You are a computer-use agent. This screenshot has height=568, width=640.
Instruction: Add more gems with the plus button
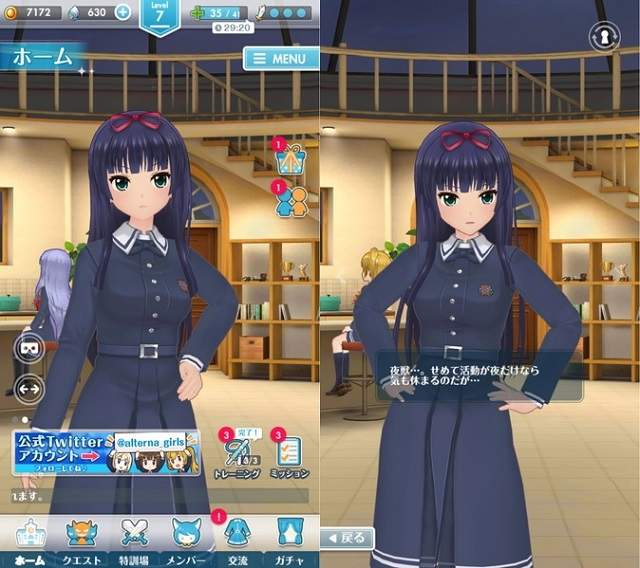(123, 12)
